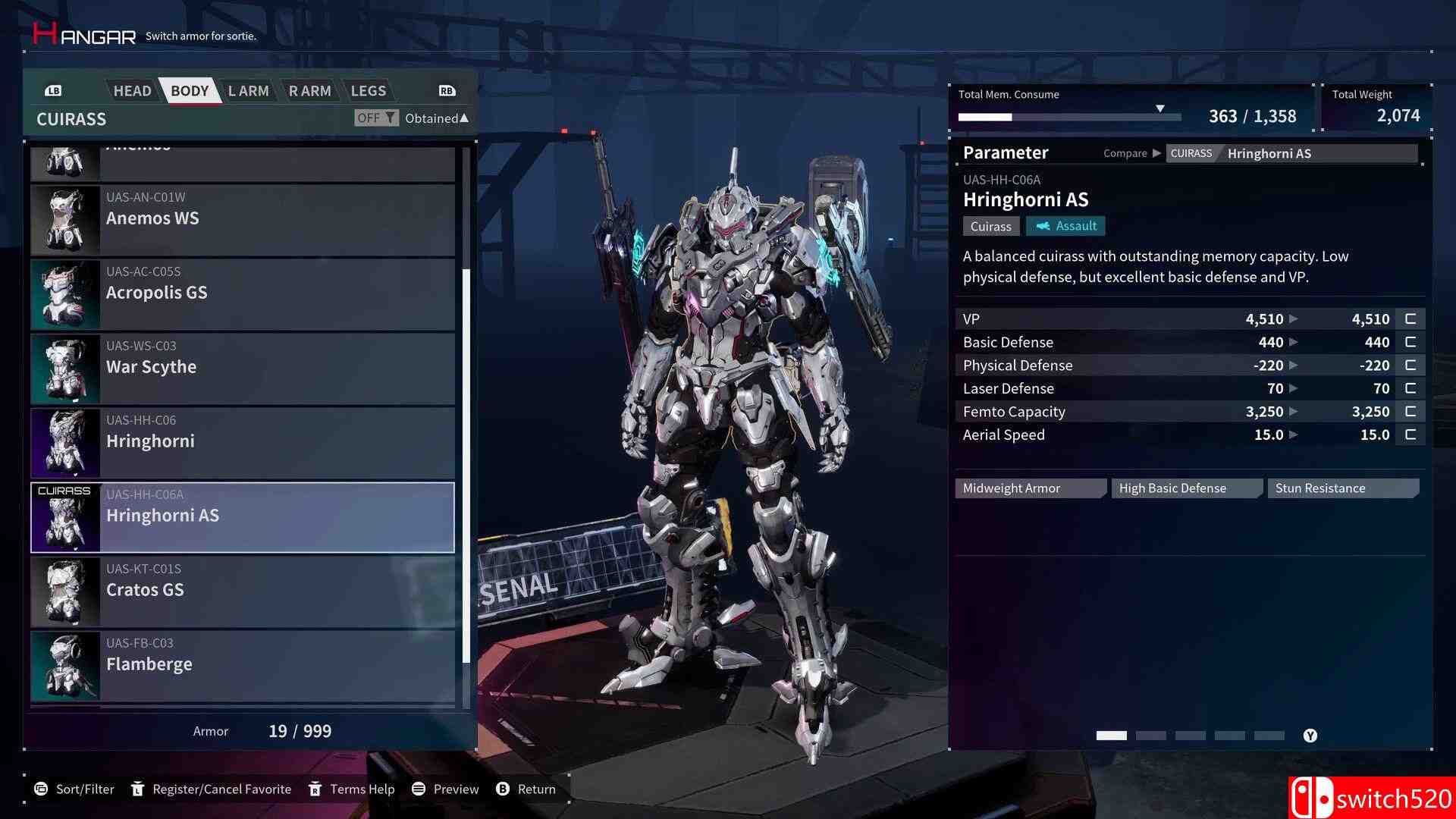Click the filter funnel icon beside OFF
This screenshot has height=819, width=1456.
[390, 118]
